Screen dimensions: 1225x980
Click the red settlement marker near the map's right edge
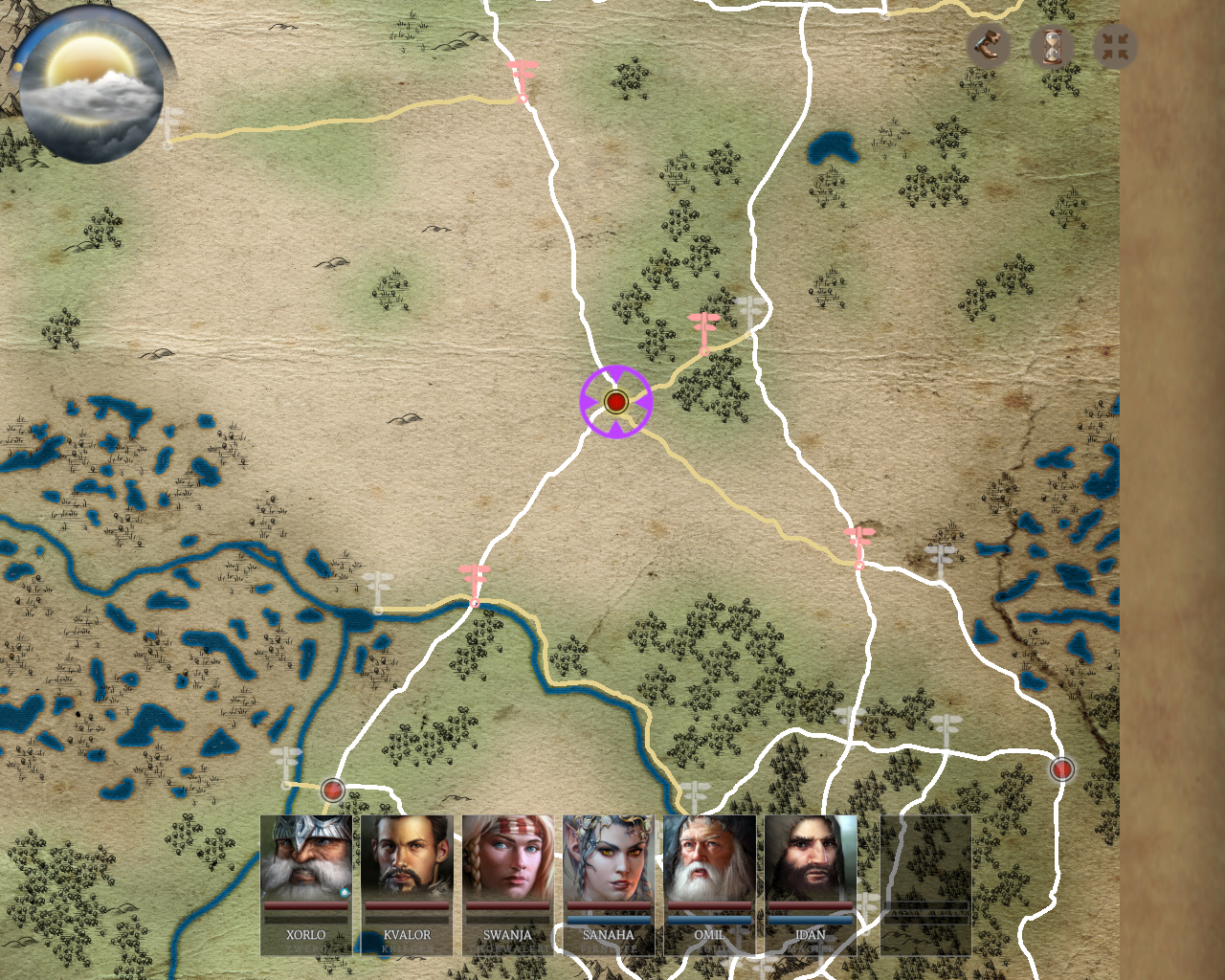[1061, 768]
